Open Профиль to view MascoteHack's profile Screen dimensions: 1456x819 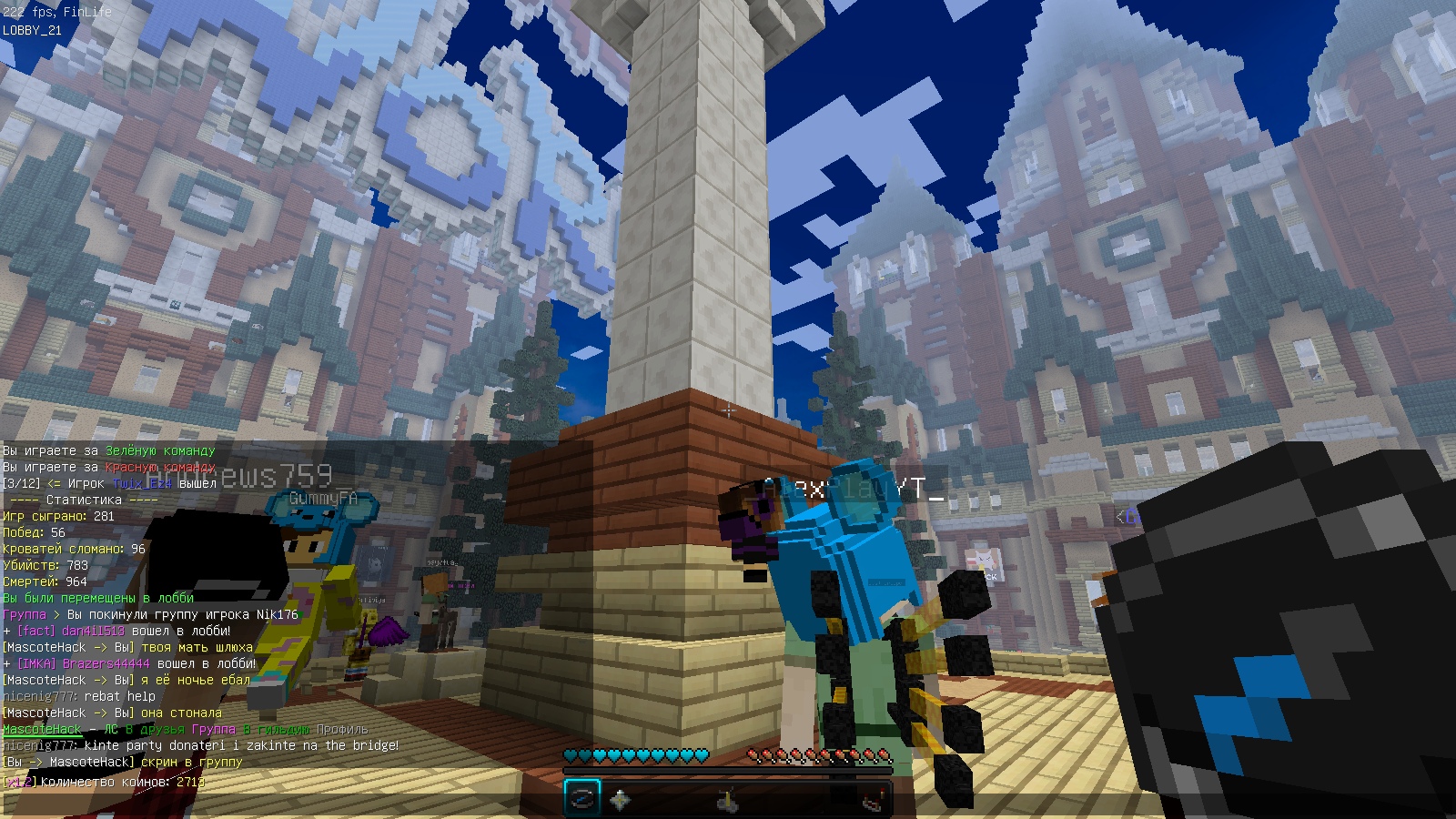point(341,729)
